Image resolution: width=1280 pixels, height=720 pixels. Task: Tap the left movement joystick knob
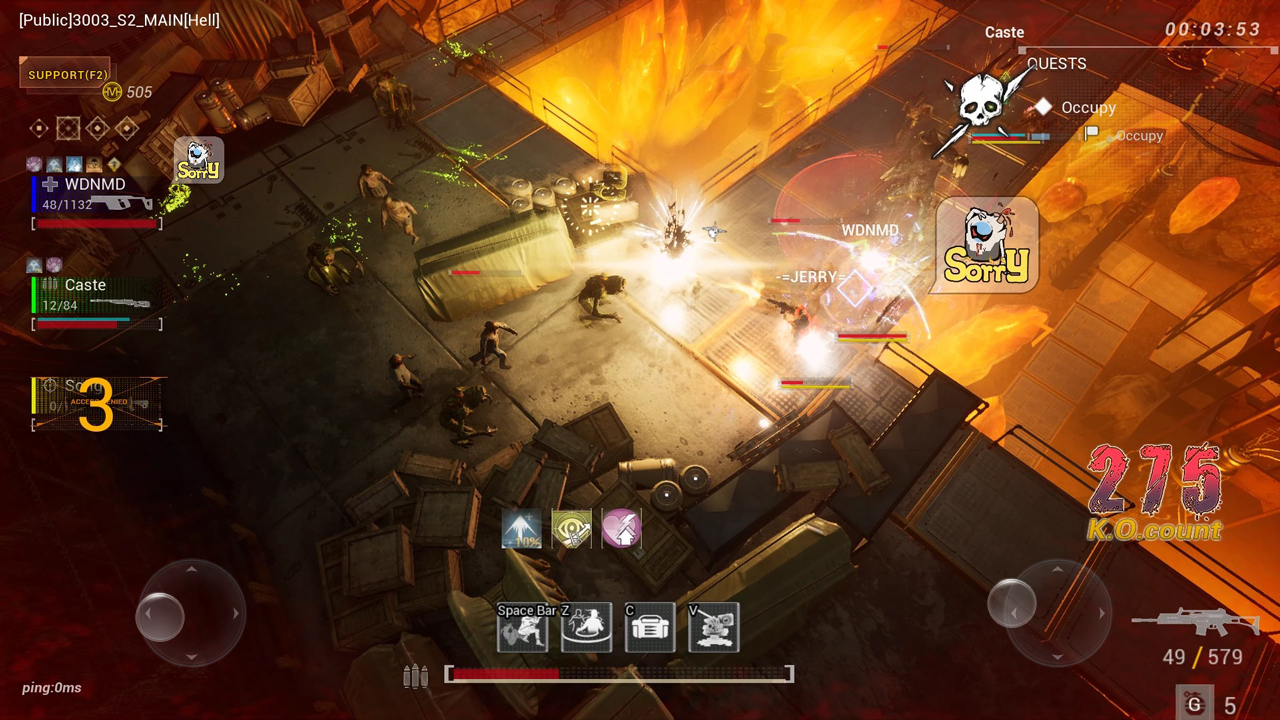(x=161, y=613)
